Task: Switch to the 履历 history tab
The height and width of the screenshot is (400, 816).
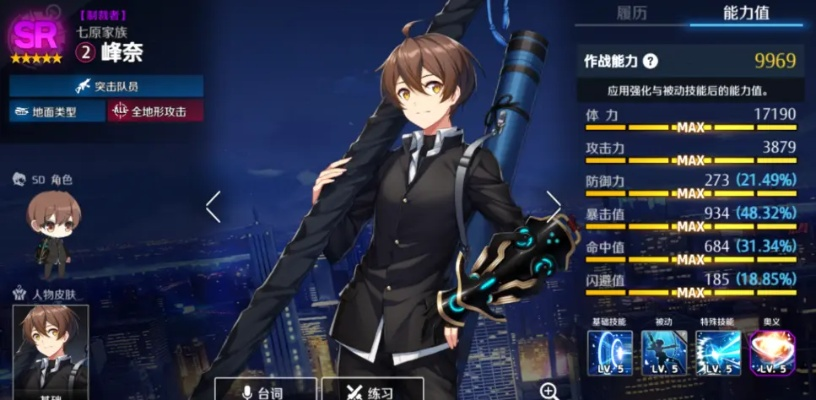Action: pos(631,13)
